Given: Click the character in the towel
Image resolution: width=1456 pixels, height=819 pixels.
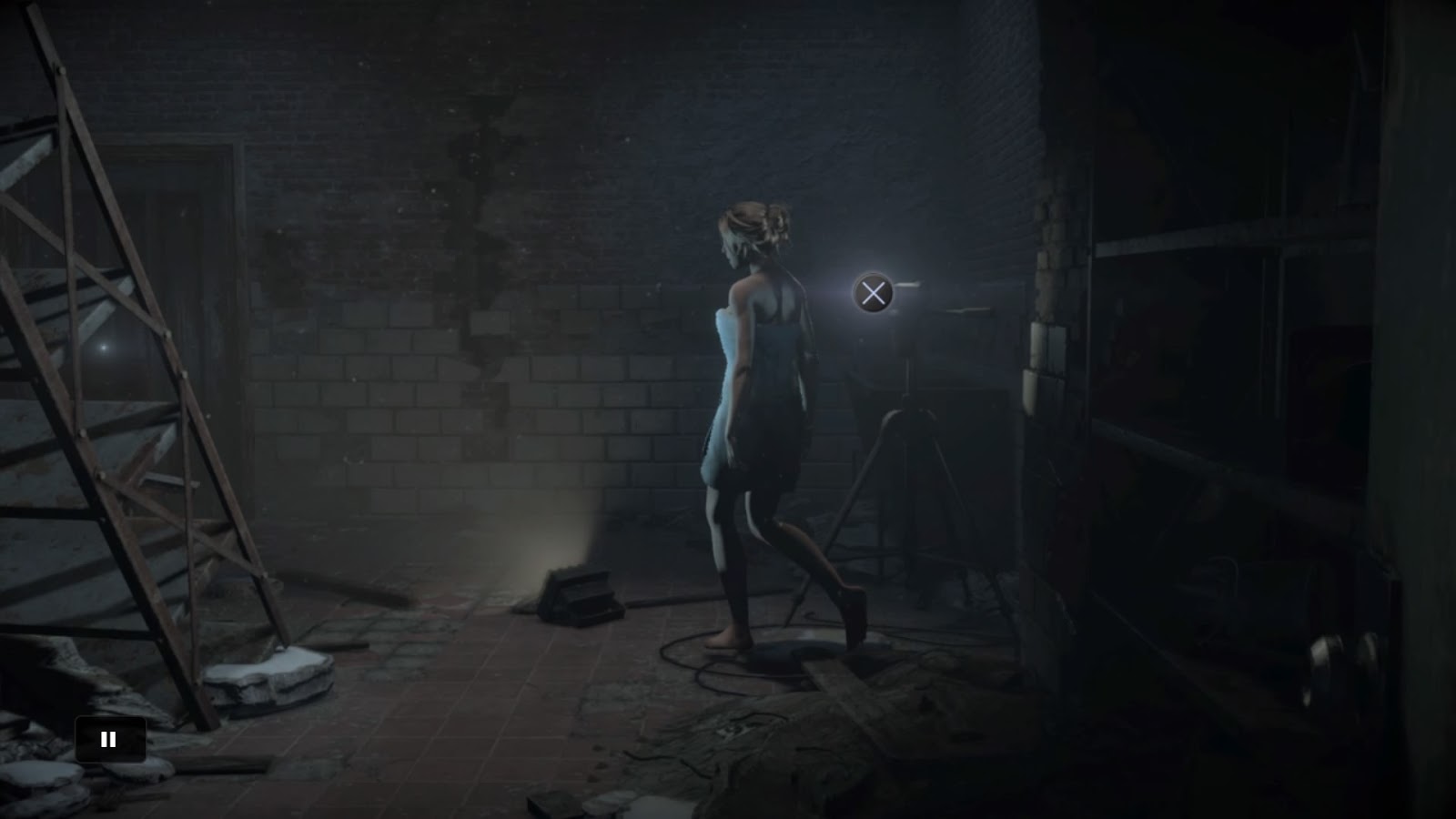Looking at the screenshot, I should [755, 409].
